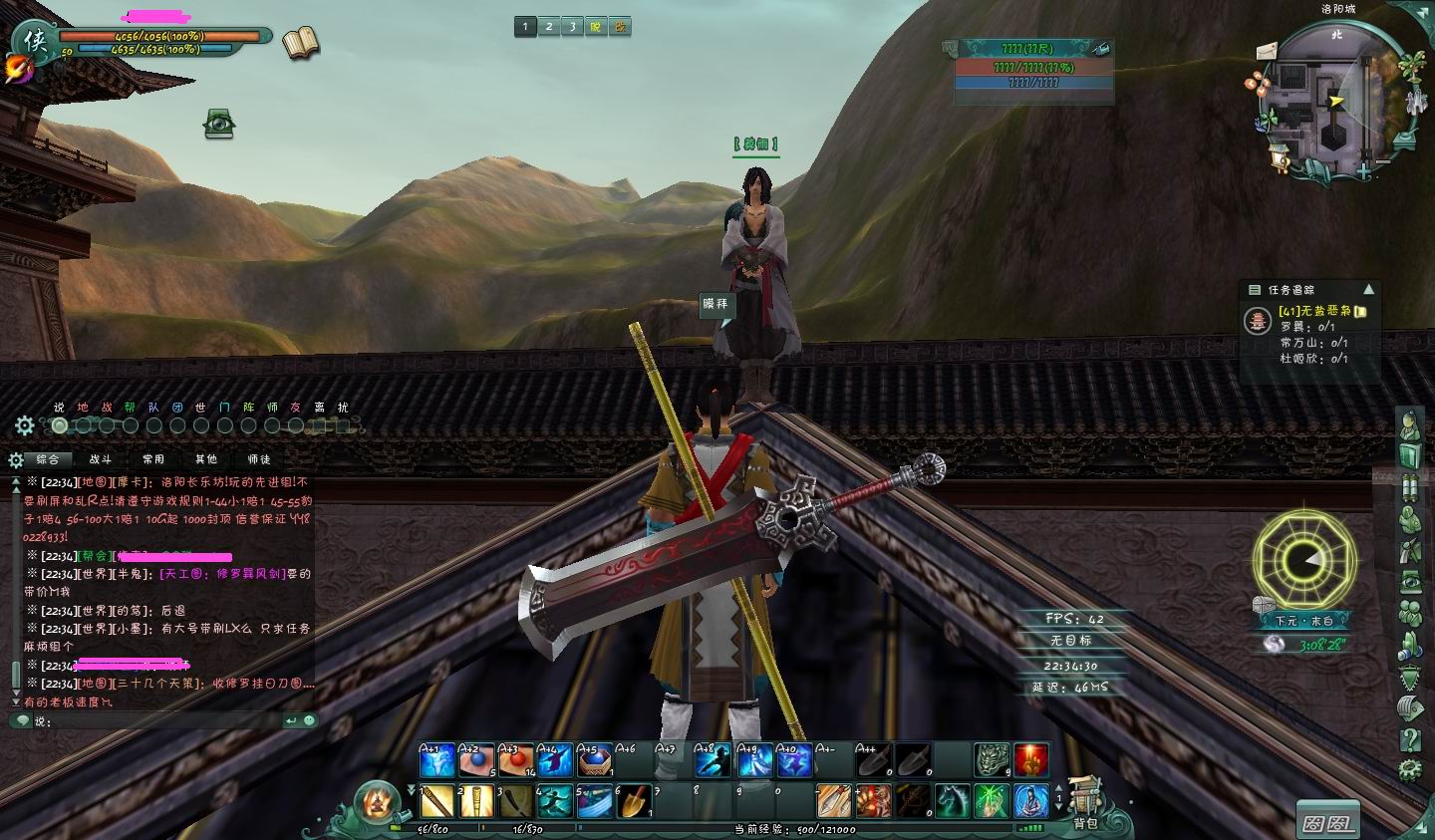Select the 无盐恶枭 quest entry
The width and height of the screenshot is (1435, 840).
pyautogui.click(x=1315, y=311)
